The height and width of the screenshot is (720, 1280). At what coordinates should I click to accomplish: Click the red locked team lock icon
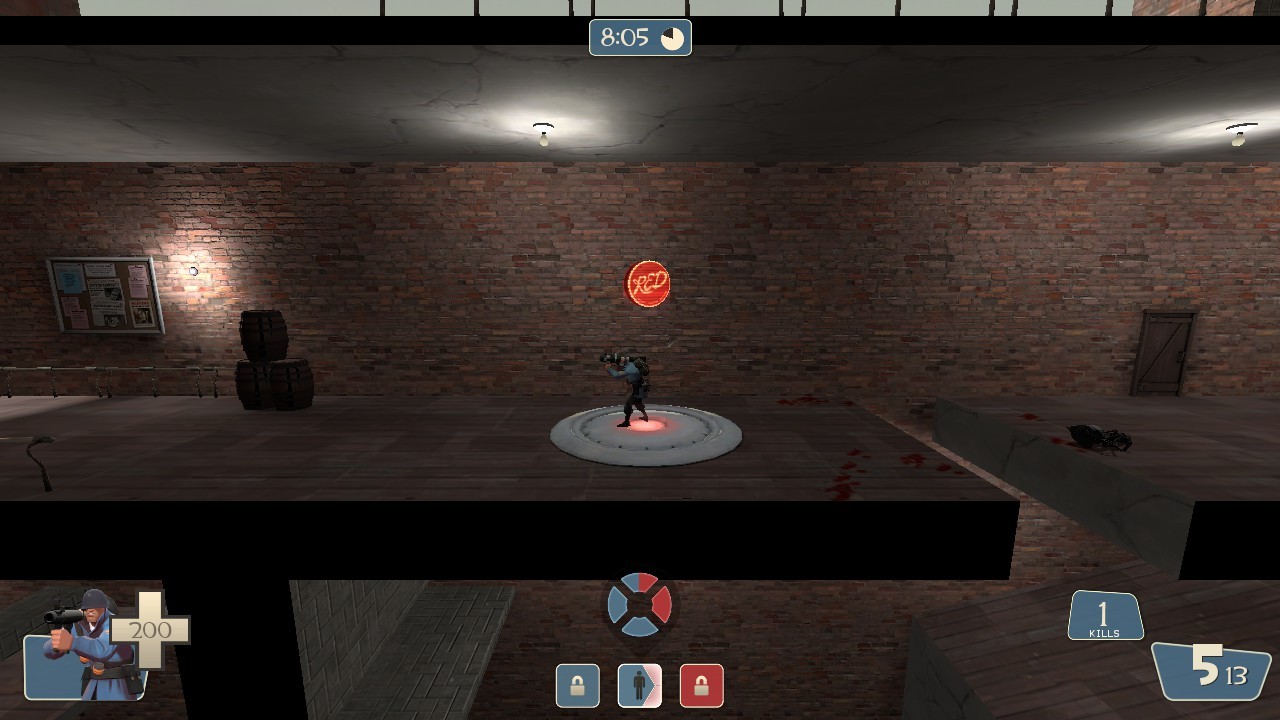(x=701, y=686)
